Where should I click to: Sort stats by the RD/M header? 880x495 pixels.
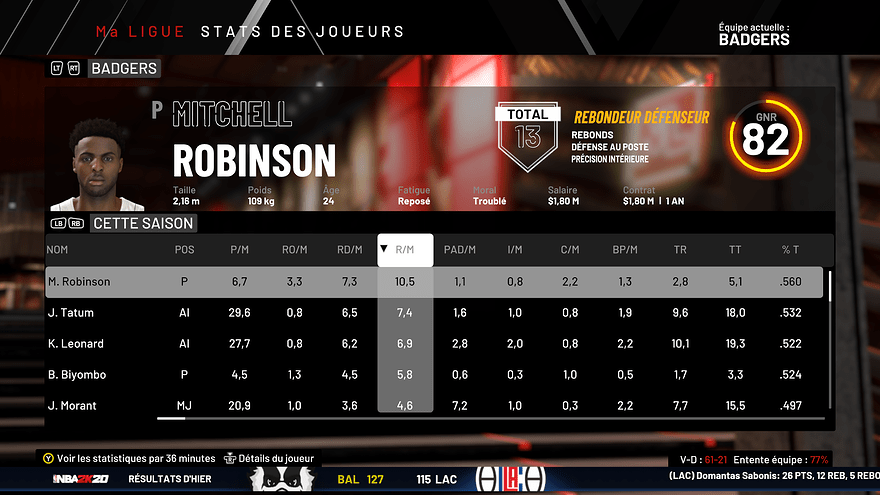tap(350, 250)
